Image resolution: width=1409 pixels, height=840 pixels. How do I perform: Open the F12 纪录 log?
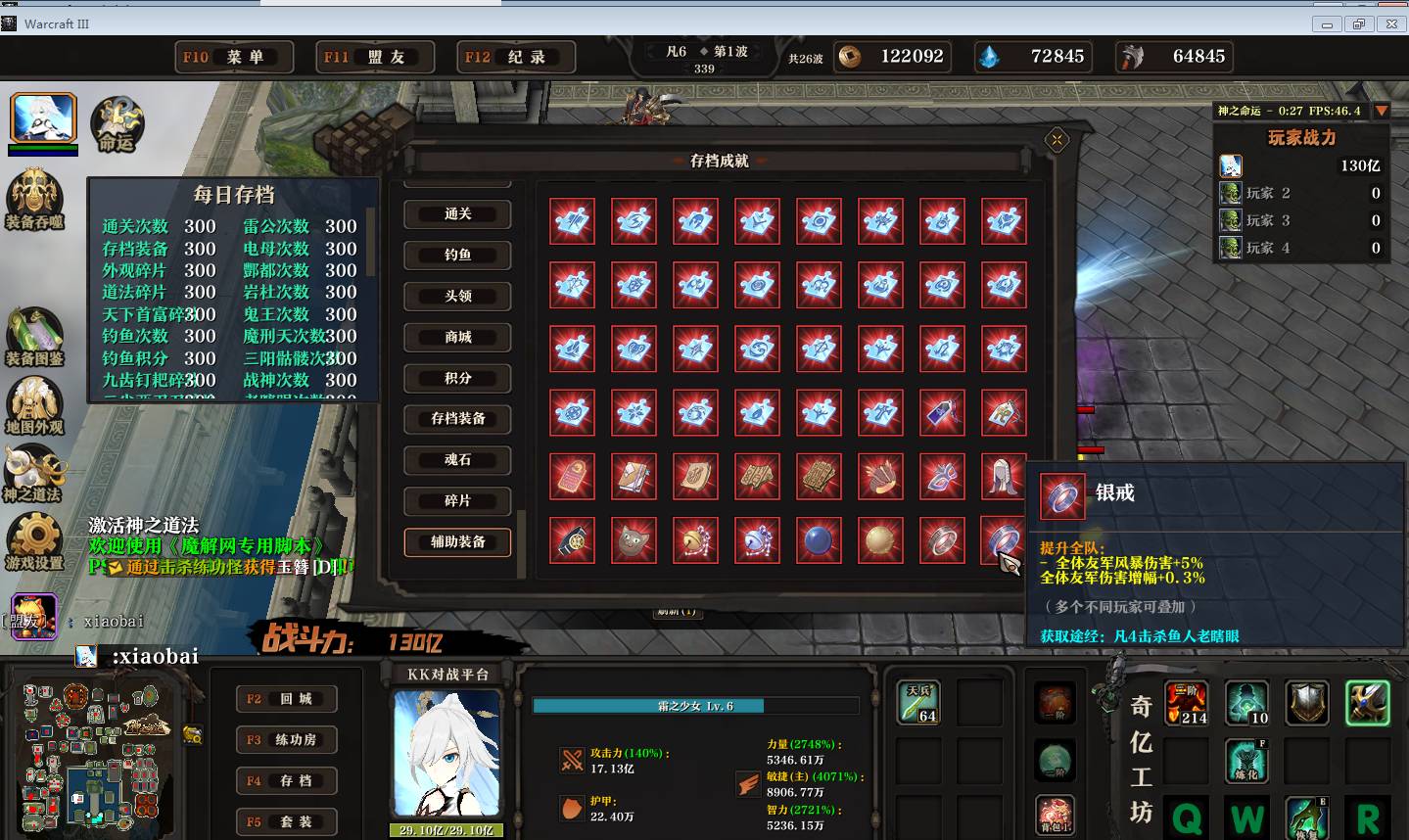coord(516,57)
